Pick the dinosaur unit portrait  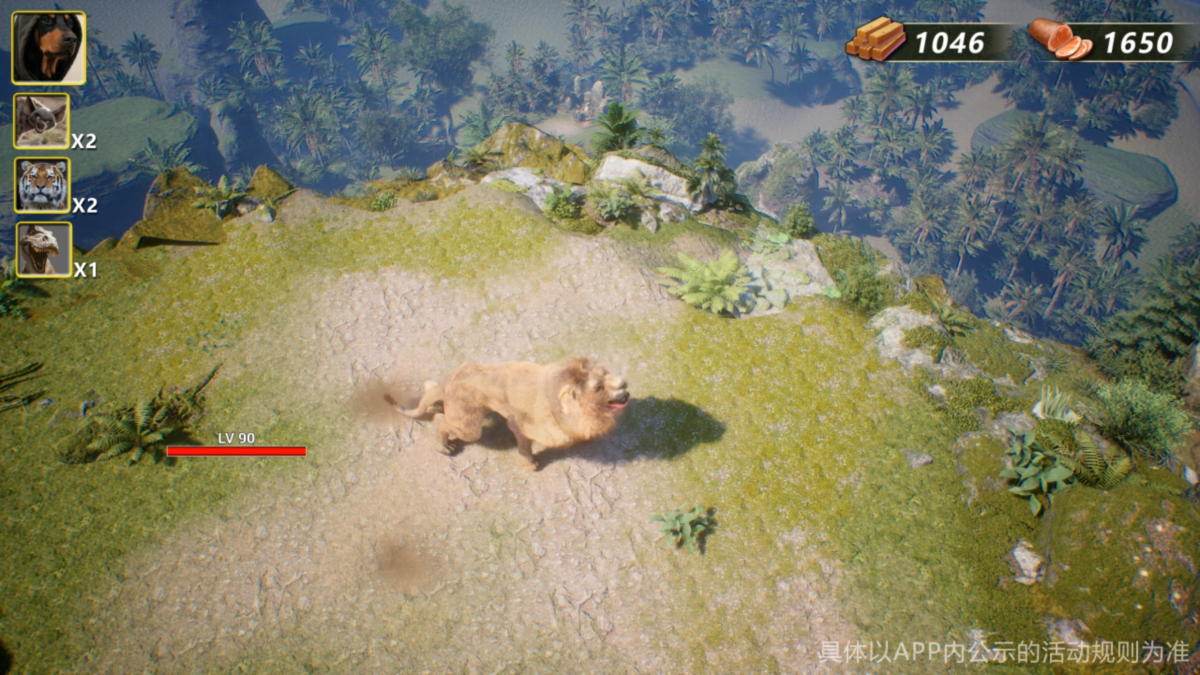click(43, 249)
